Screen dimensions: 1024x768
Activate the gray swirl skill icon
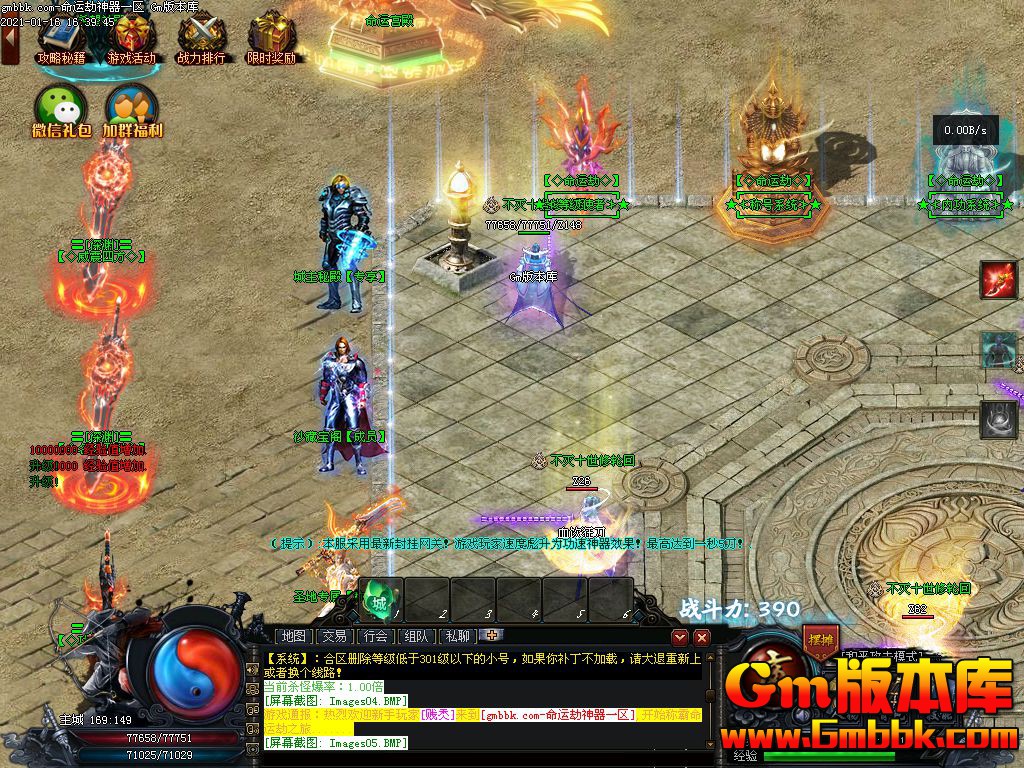[998, 420]
